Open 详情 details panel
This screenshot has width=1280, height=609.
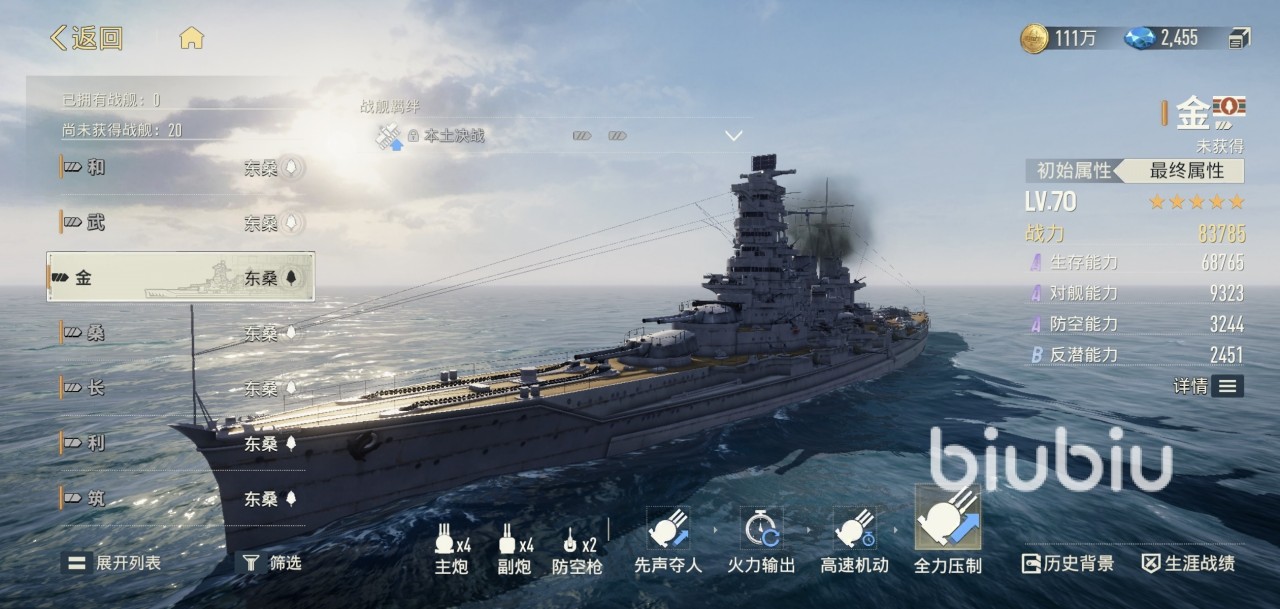click(x=1208, y=386)
